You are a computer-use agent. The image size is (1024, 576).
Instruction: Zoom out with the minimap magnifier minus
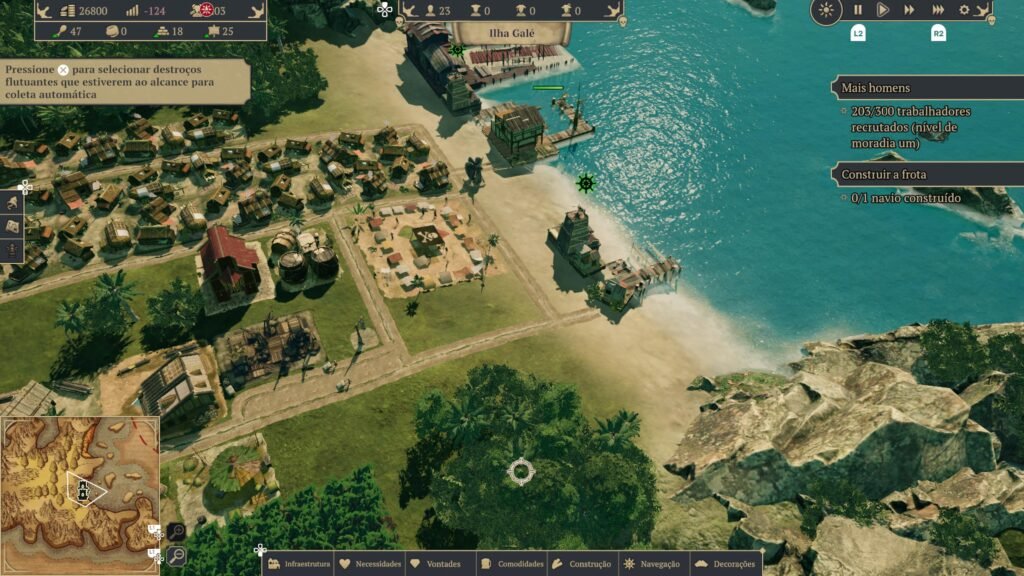(x=175, y=556)
